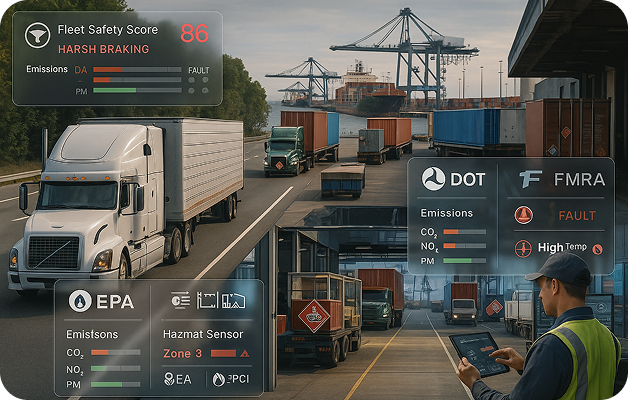The width and height of the screenshot is (628, 400).
Task: Click the High Temp crosshair icon
Action: (523, 247)
